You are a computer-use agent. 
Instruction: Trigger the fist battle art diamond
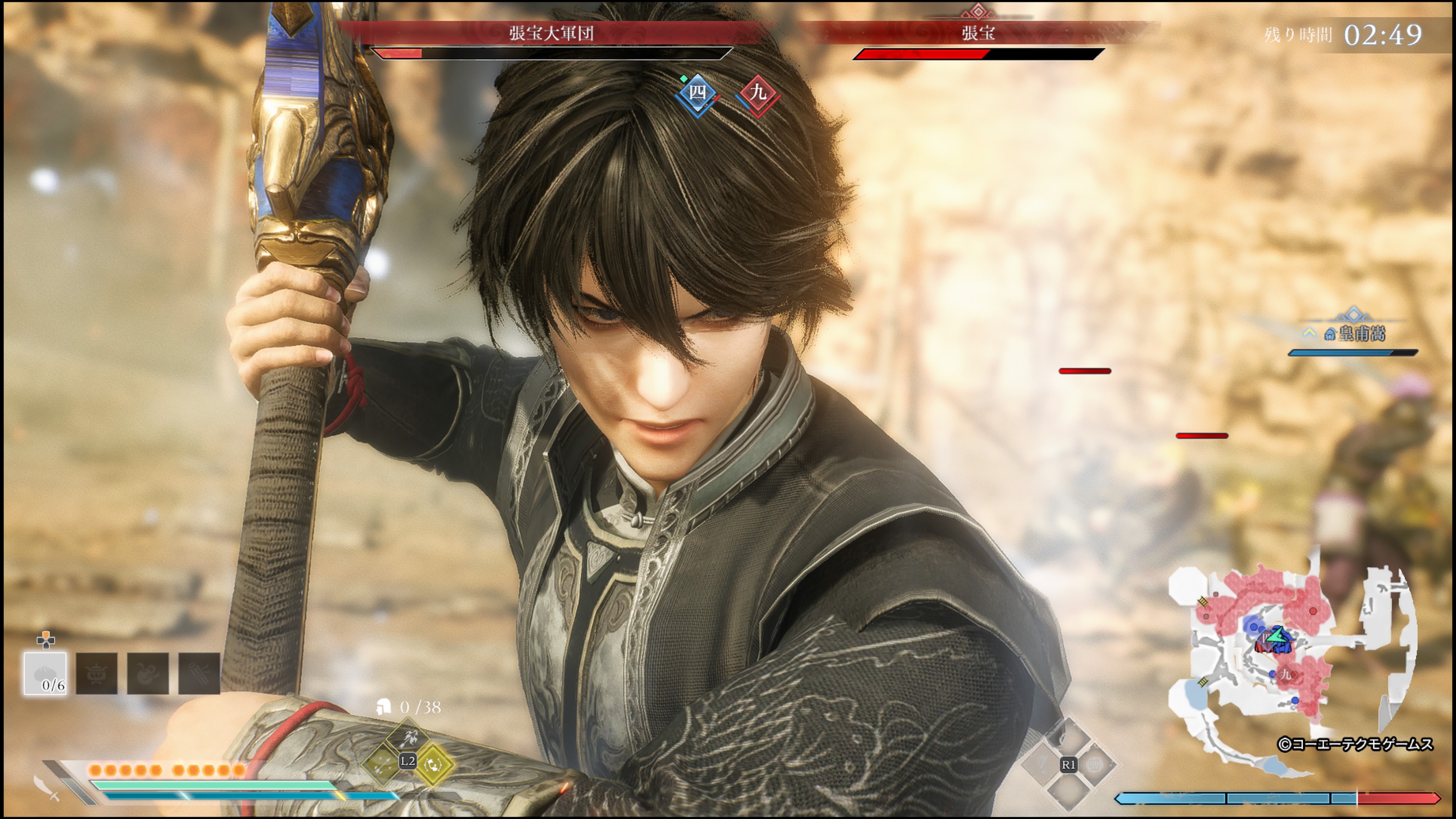tap(1095, 765)
